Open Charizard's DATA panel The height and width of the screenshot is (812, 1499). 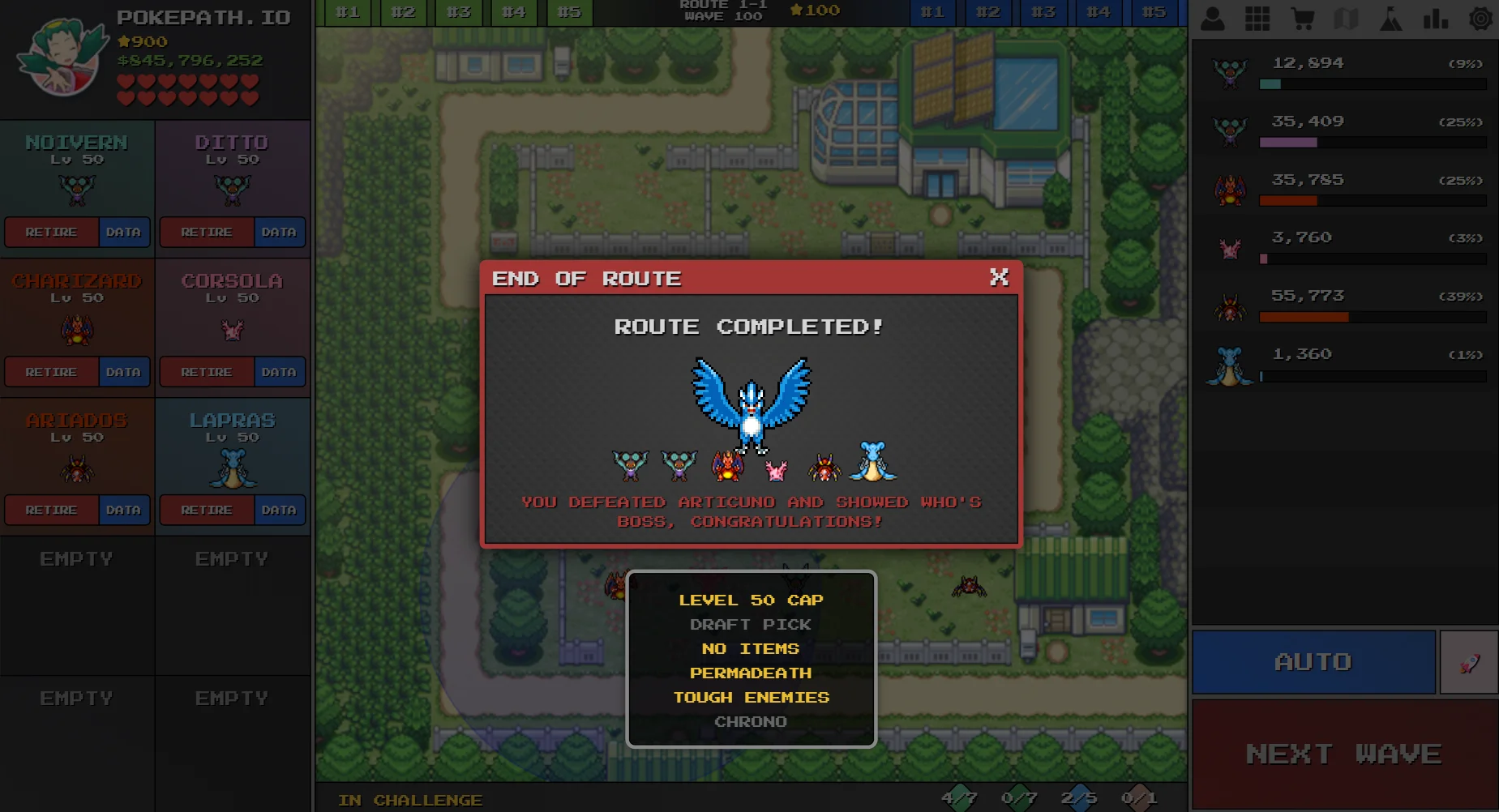pos(123,371)
